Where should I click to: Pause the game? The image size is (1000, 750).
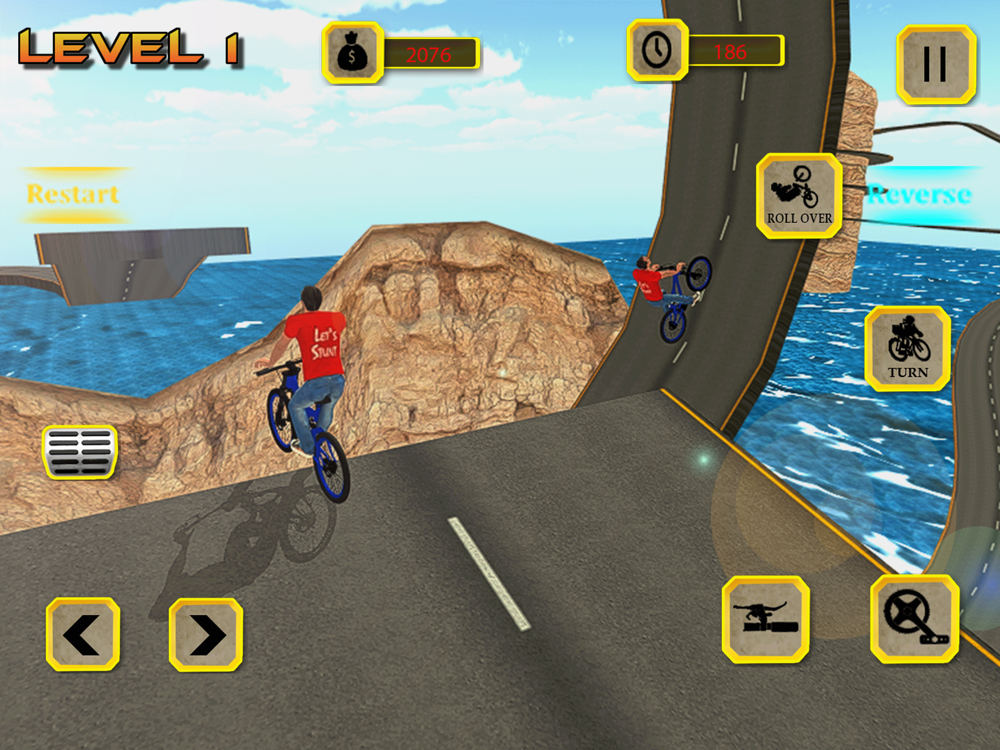click(935, 65)
